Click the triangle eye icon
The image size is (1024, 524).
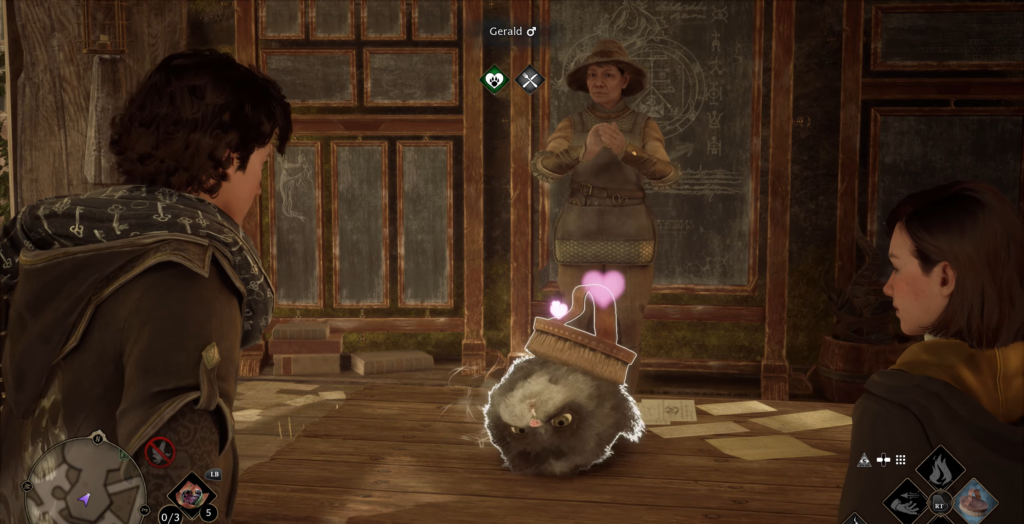point(864,460)
